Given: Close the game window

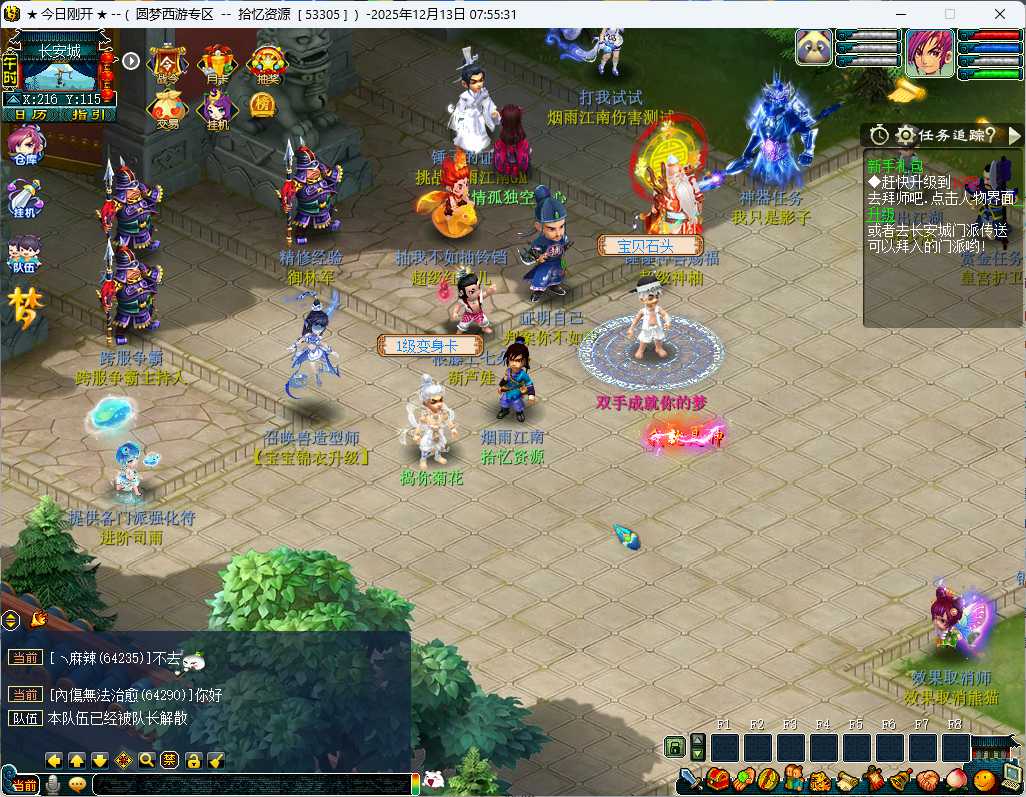Looking at the screenshot, I should click(x=1000, y=14).
